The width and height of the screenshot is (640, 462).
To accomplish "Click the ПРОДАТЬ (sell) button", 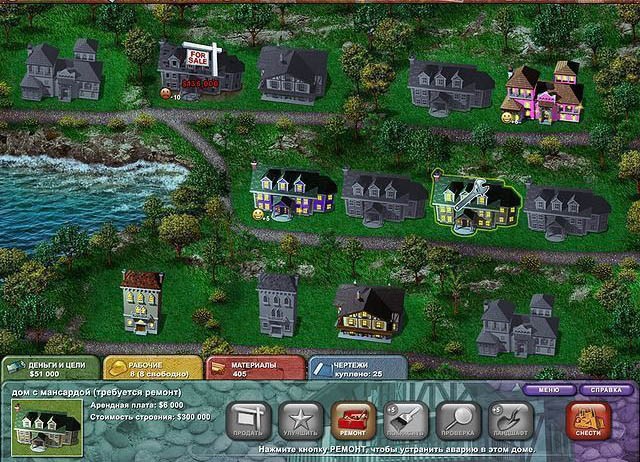I will (x=247, y=421).
